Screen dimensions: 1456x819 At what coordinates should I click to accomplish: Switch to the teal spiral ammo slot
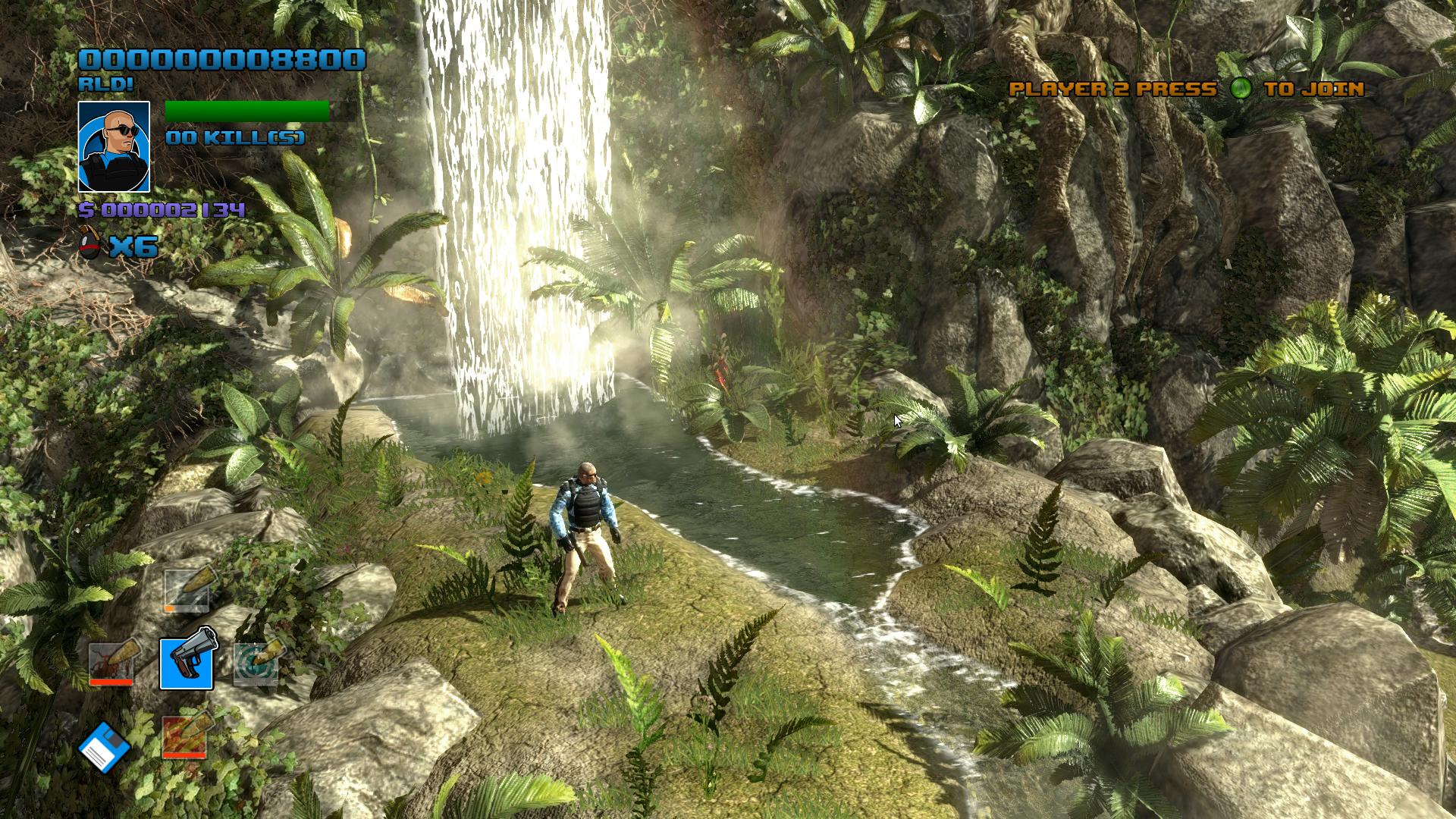pyautogui.click(x=256, y=664)
